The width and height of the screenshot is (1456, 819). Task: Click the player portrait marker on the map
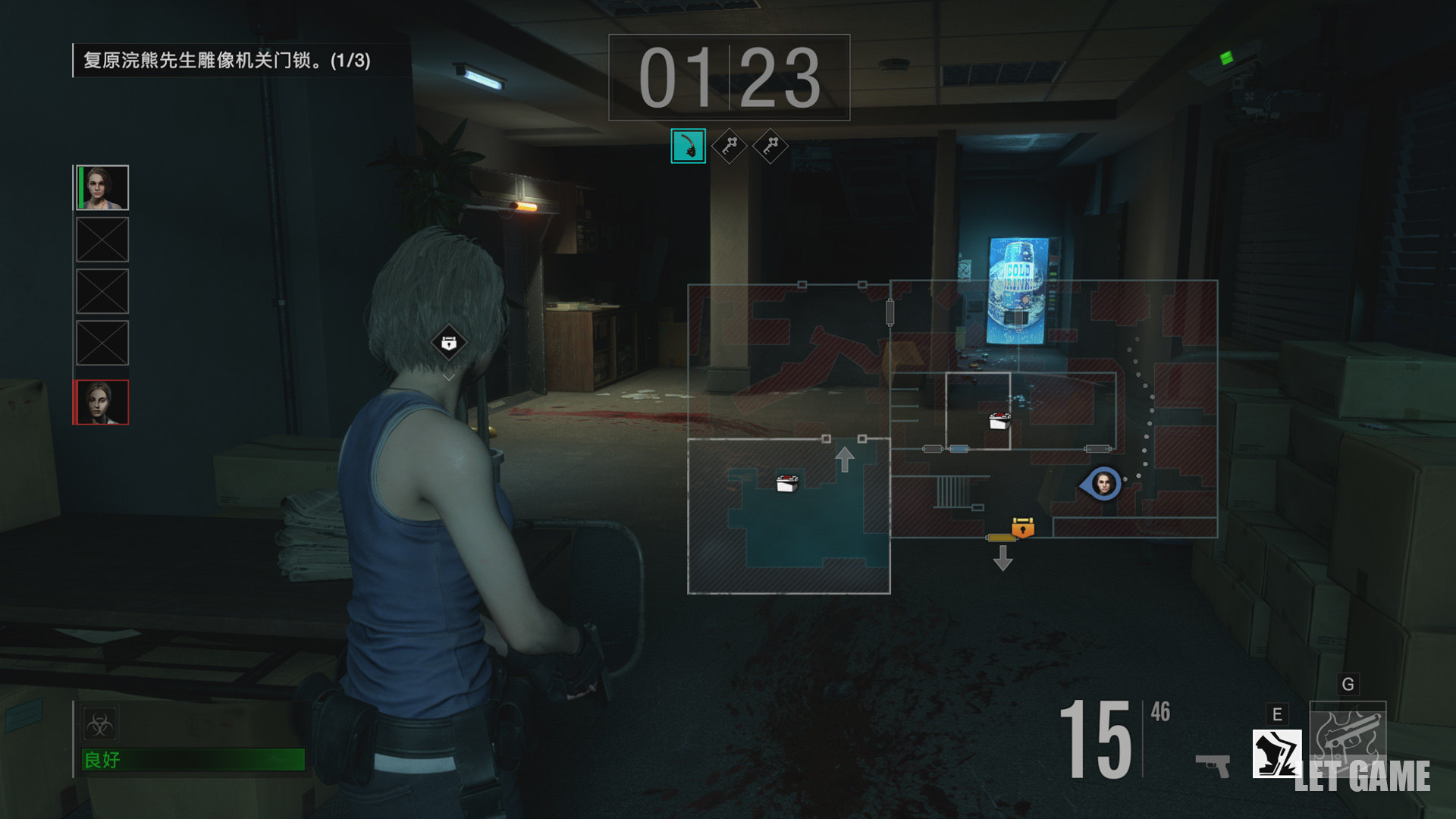click(1103, 483)
